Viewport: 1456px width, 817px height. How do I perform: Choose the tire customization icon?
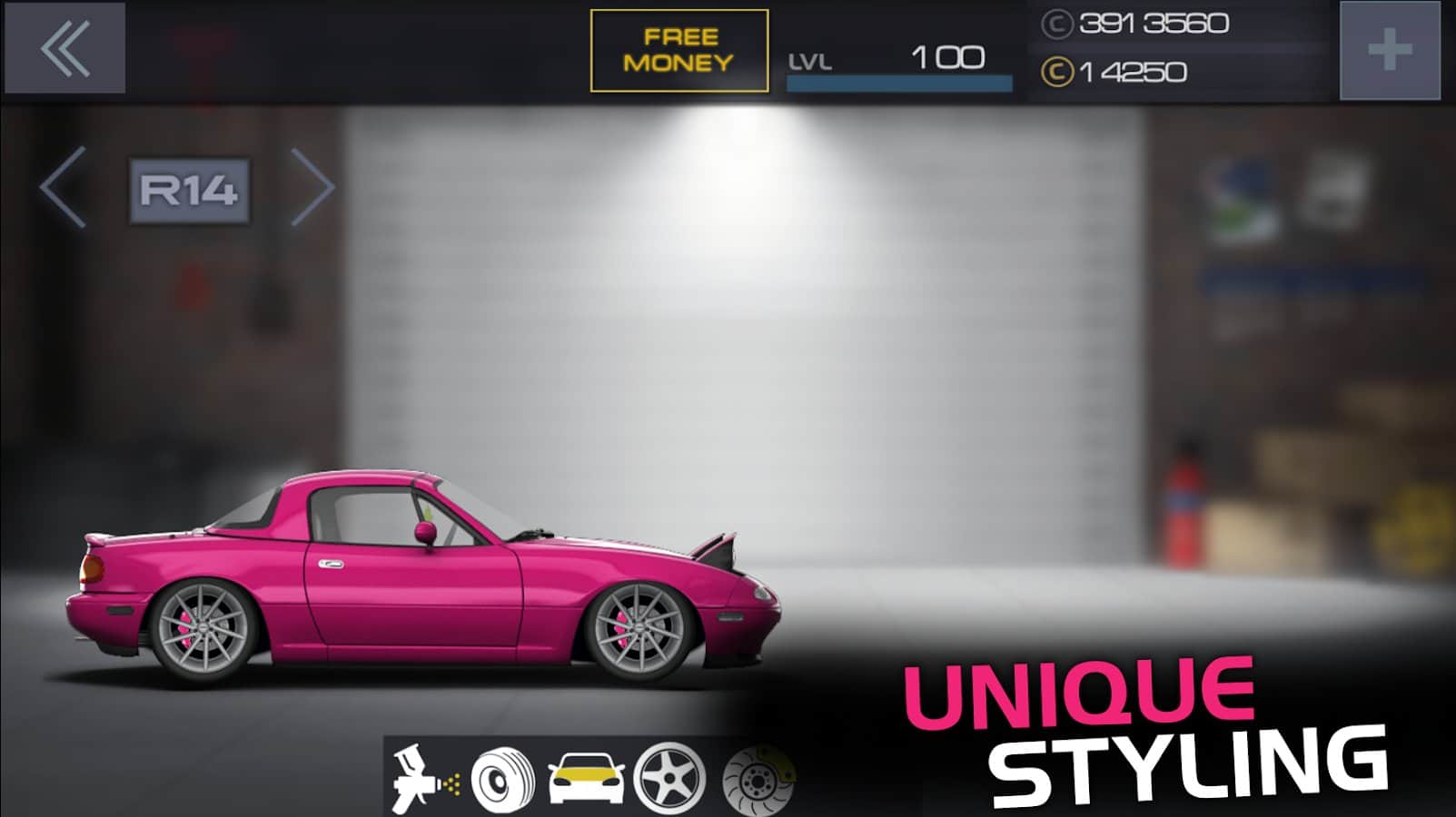point(502,778)
